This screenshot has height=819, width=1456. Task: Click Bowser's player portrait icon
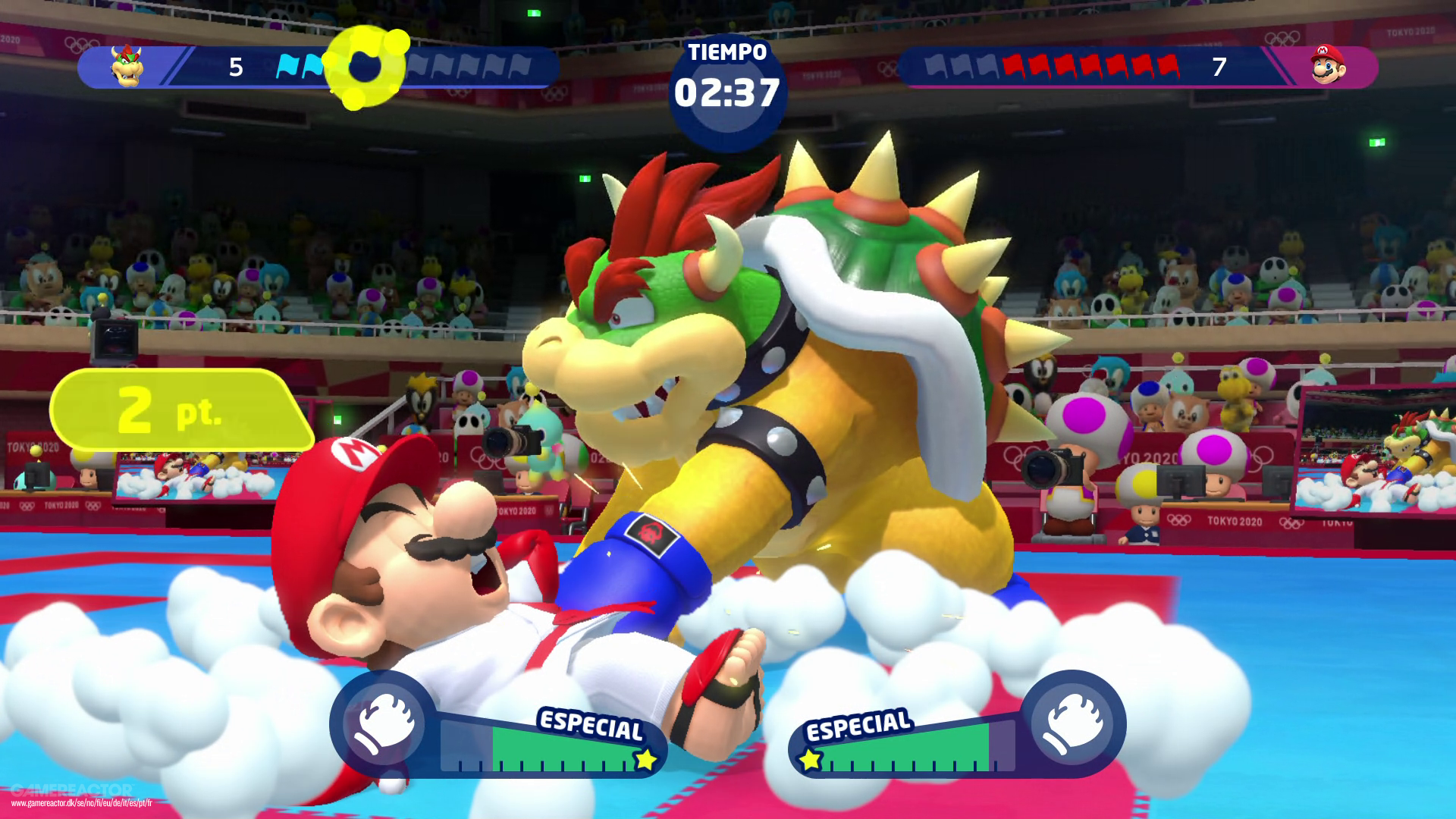pos(127,66)
